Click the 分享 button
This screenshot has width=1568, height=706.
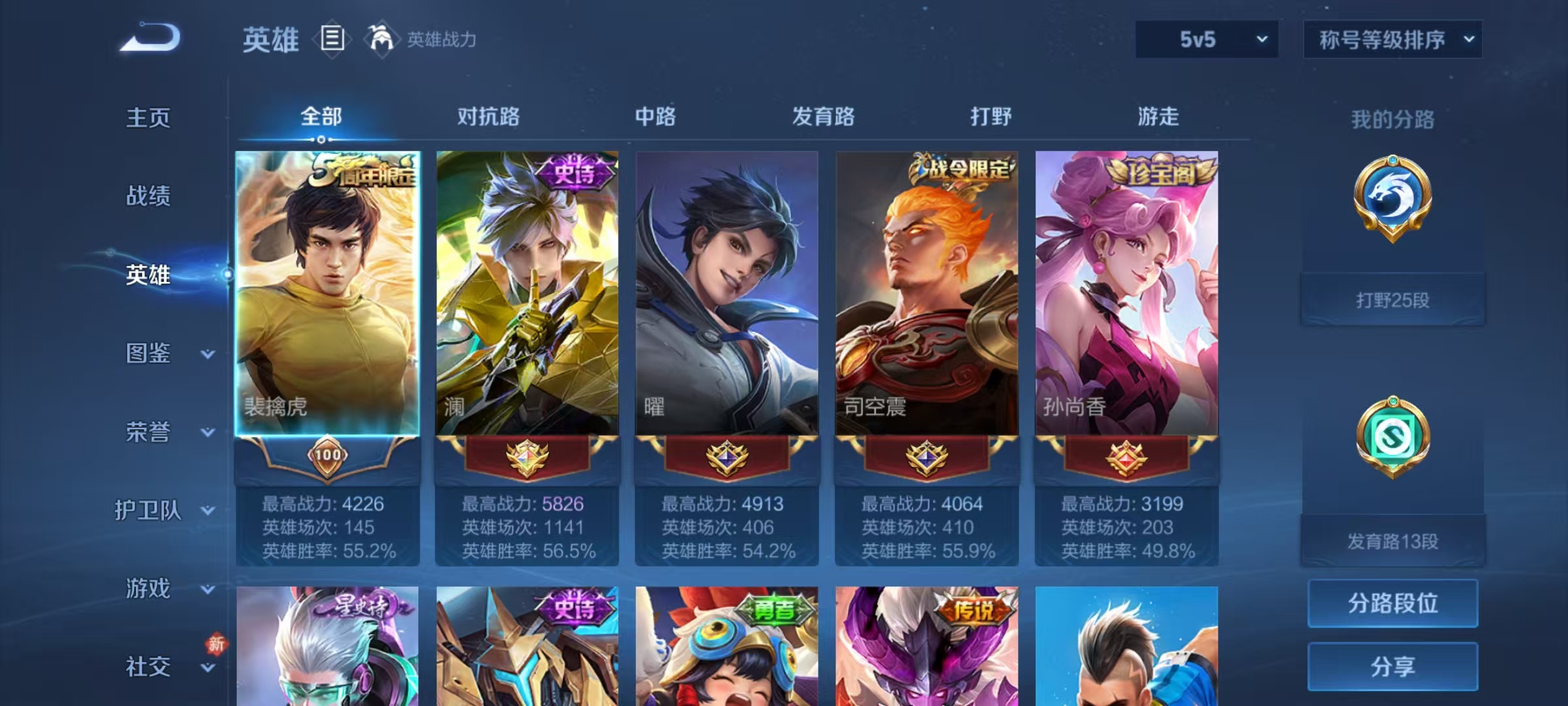[1393, 668]
